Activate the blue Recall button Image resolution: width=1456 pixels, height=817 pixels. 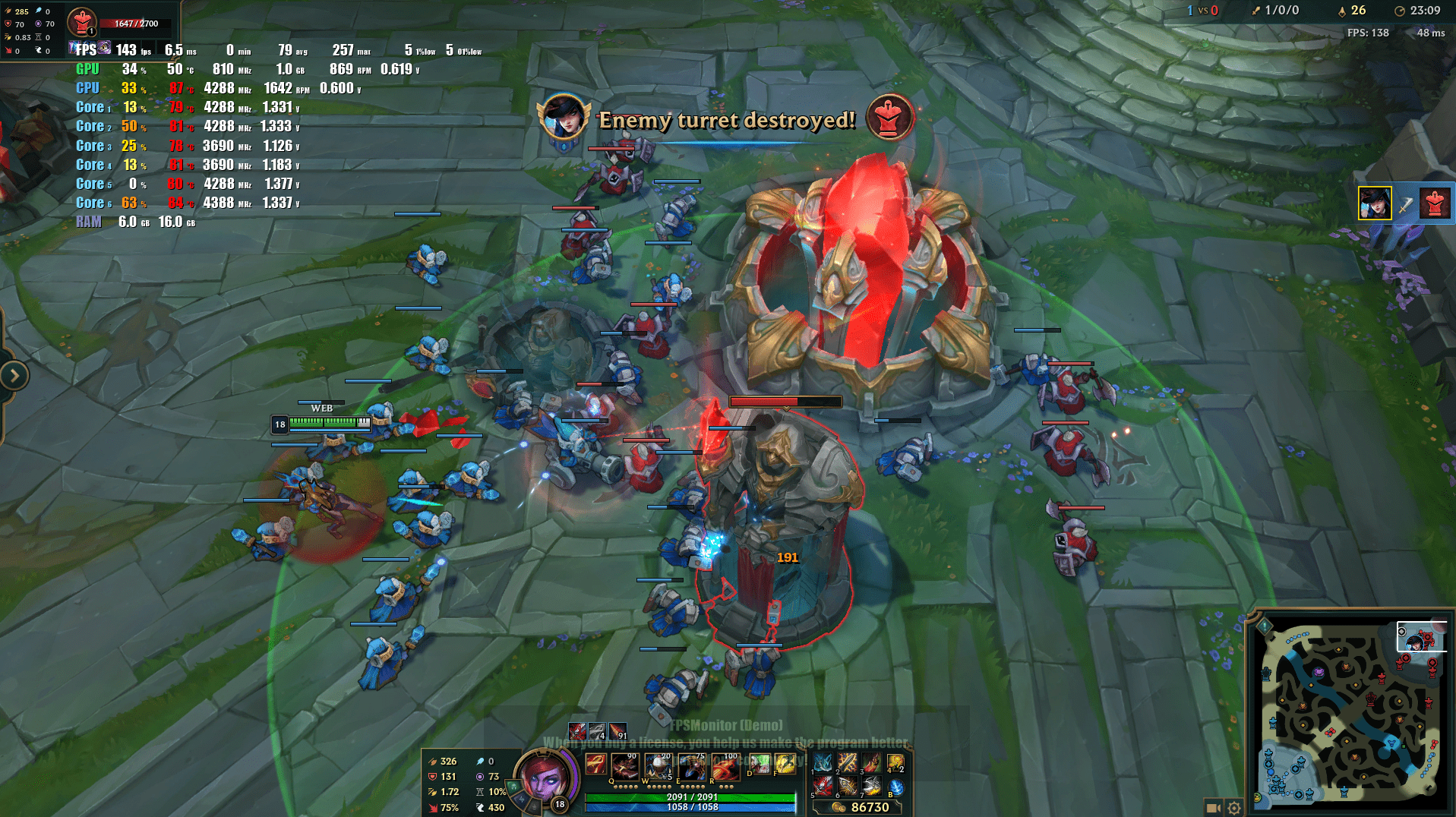(x=896, y=787)
